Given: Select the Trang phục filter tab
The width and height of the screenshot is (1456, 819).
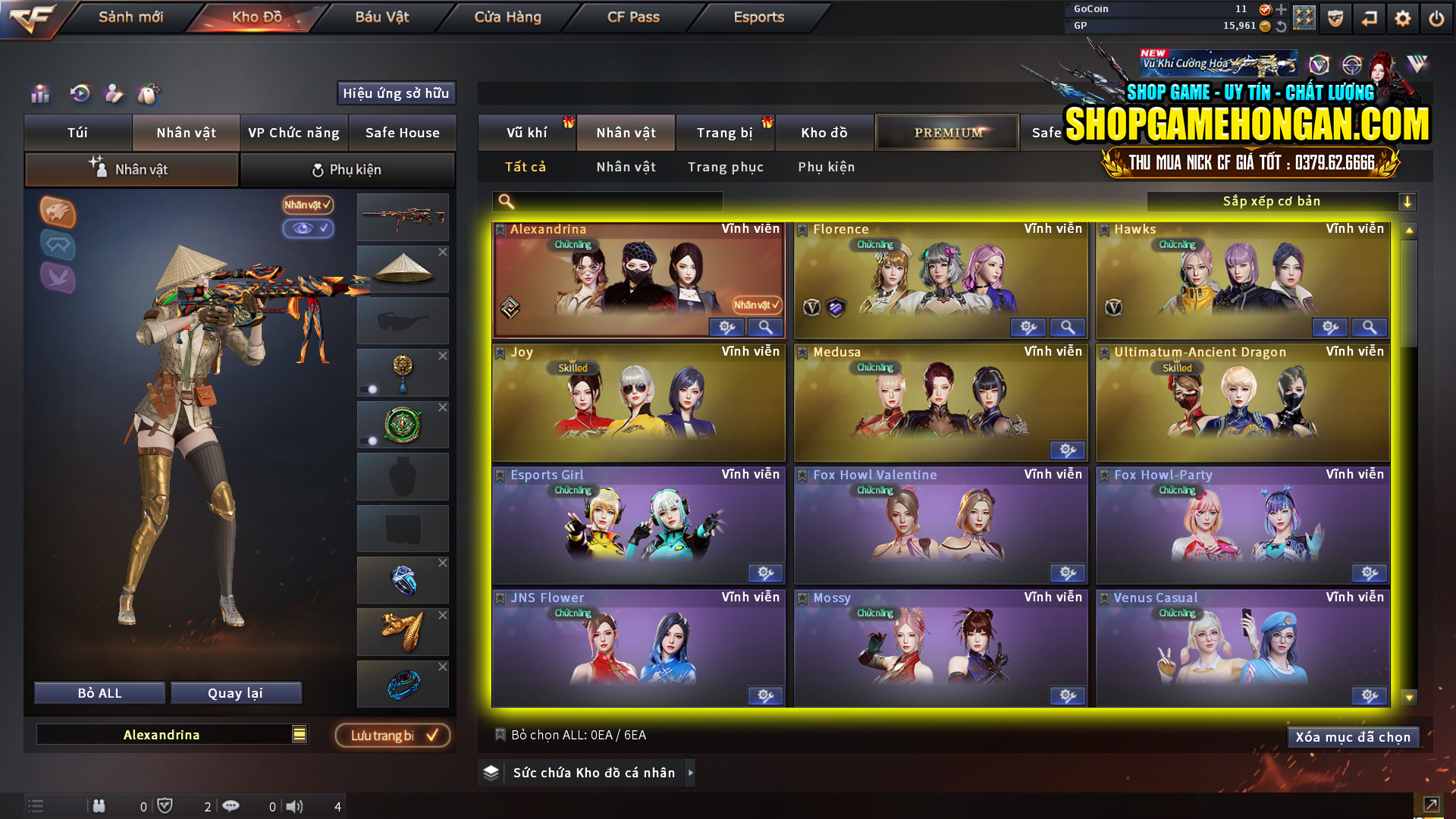Looking at the screenshot, I should pyautogui.click(x=726, y=167).
